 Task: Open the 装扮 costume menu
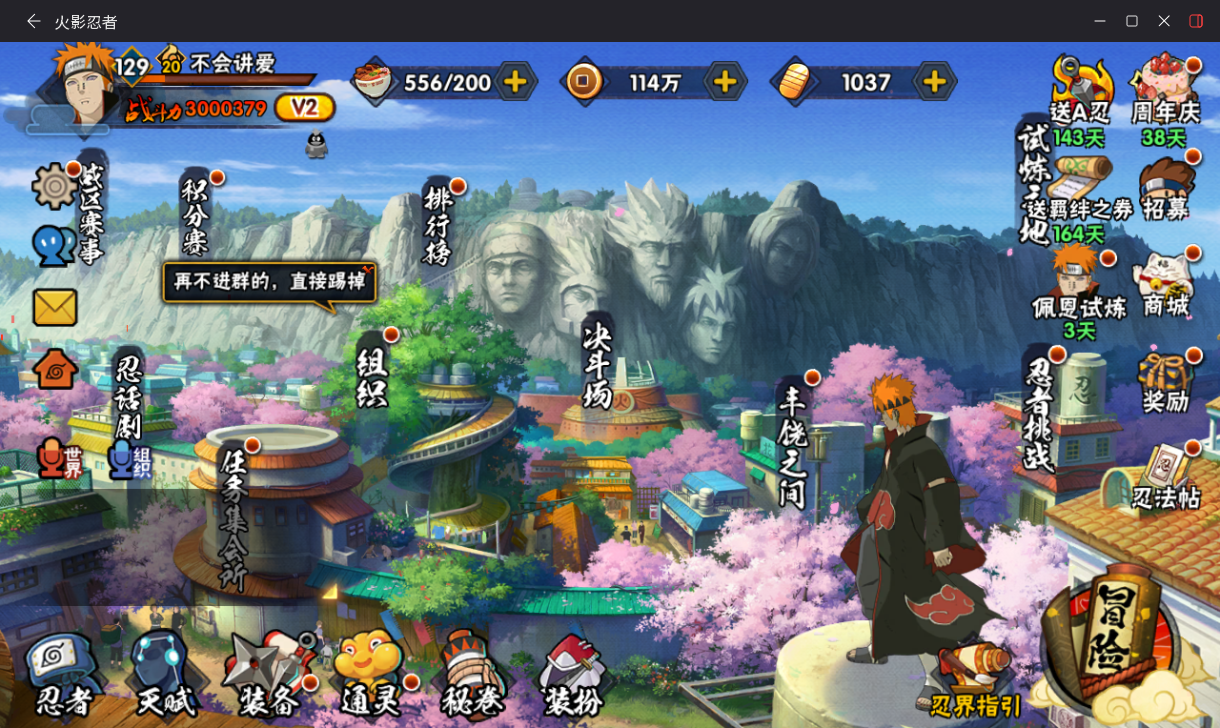pos(572,675)
